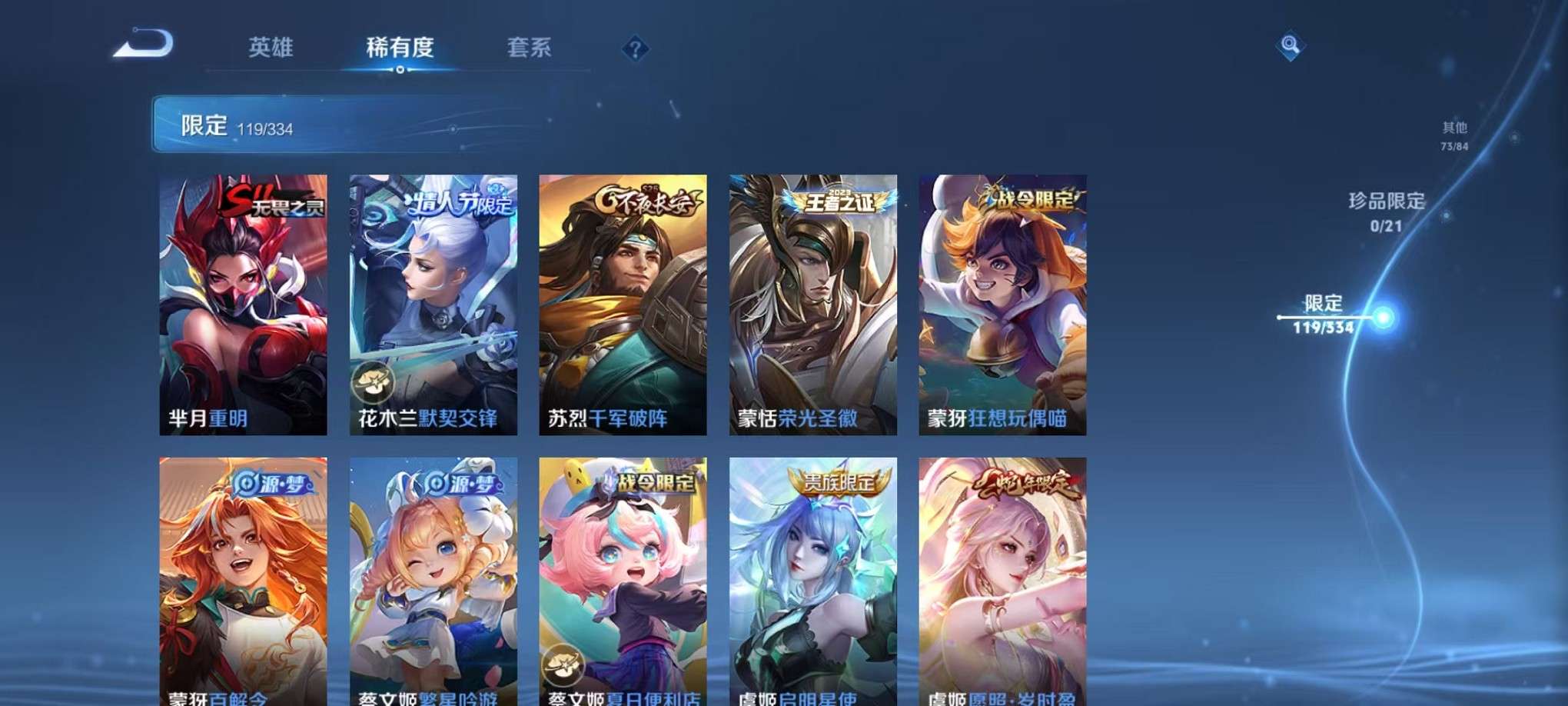Click the 情人节限定 badge on 花木兰's card
Viewport: 1568px width, 706px height.
point(453,205)
